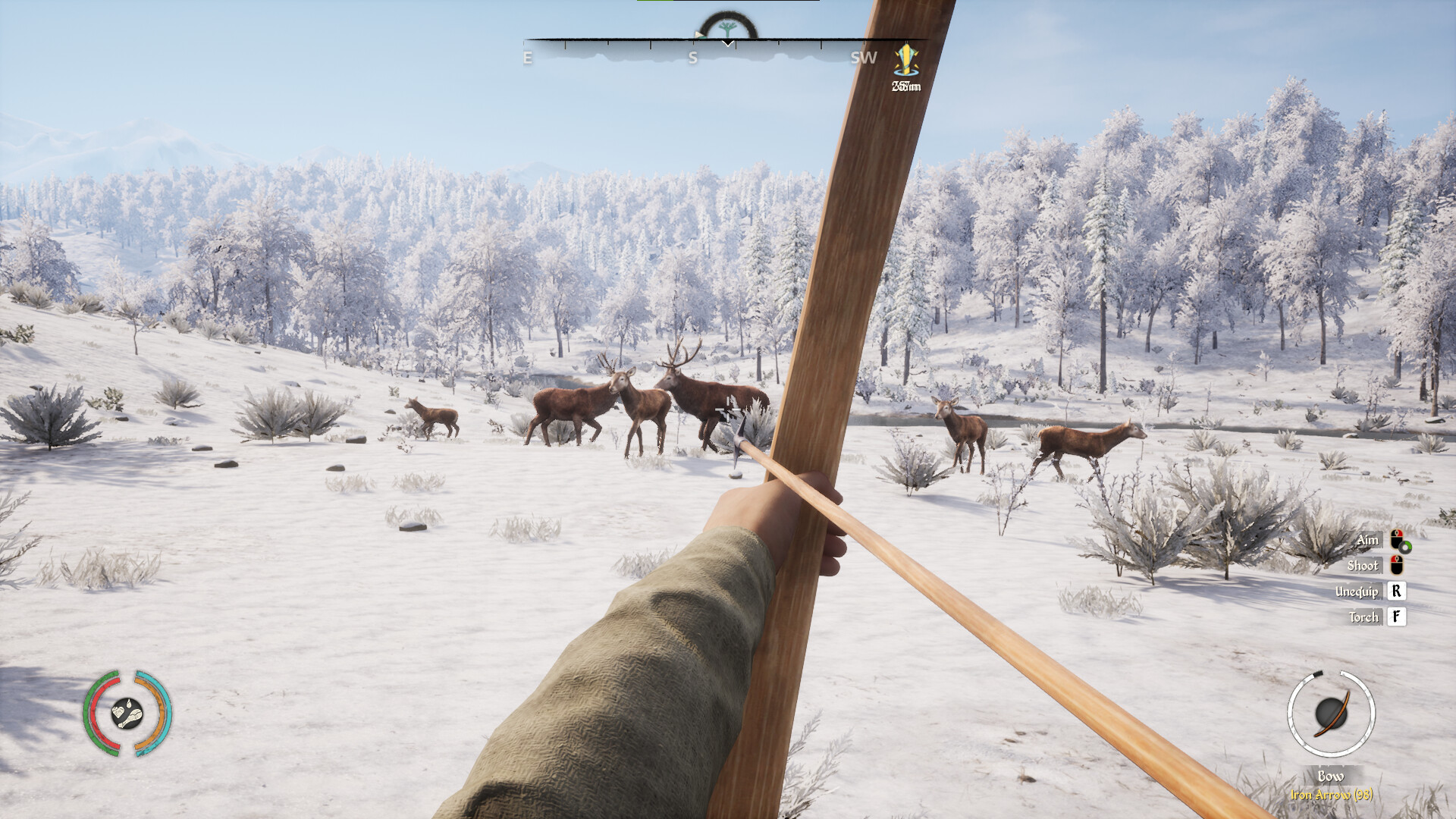This screenshot has height=819, width=1456.
Task: Click the S marker on the compass strip
Action: 694,56
